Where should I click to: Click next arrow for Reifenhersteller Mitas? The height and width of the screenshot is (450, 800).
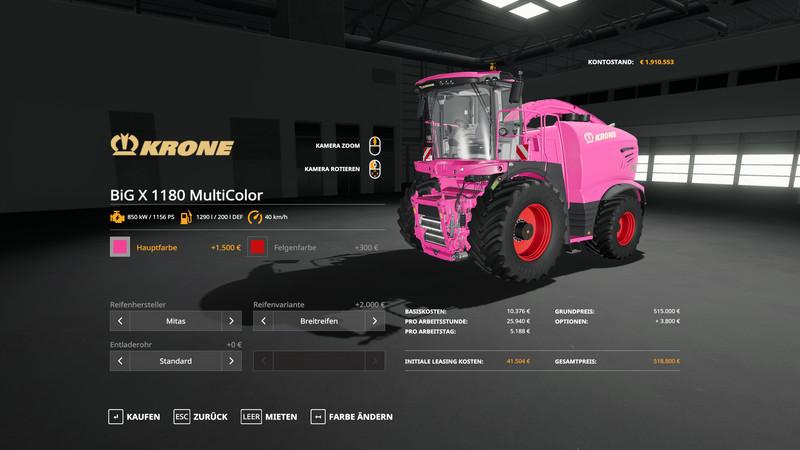tap(231, 321)
